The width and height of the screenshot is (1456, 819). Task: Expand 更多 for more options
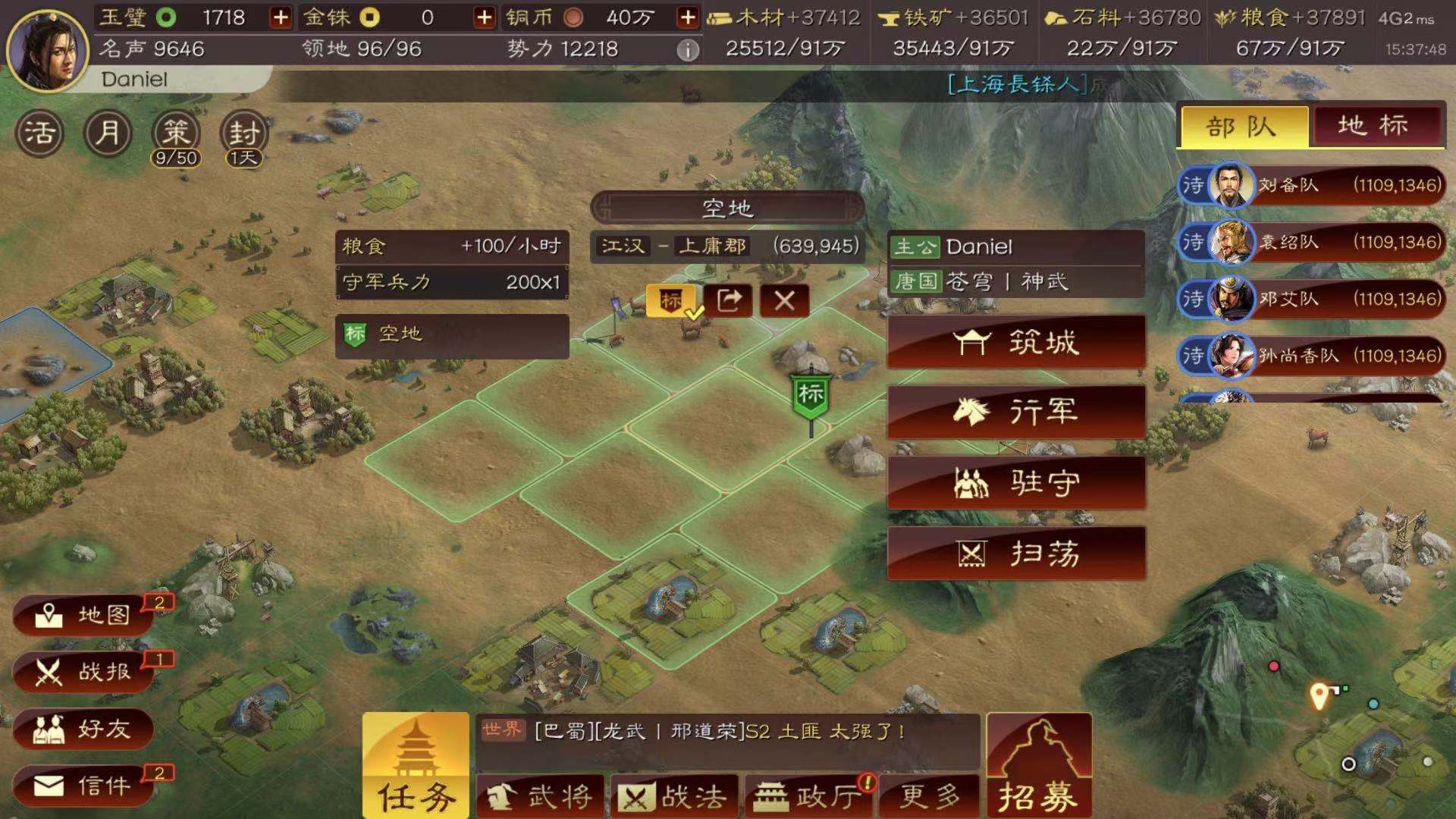point(930,795)
